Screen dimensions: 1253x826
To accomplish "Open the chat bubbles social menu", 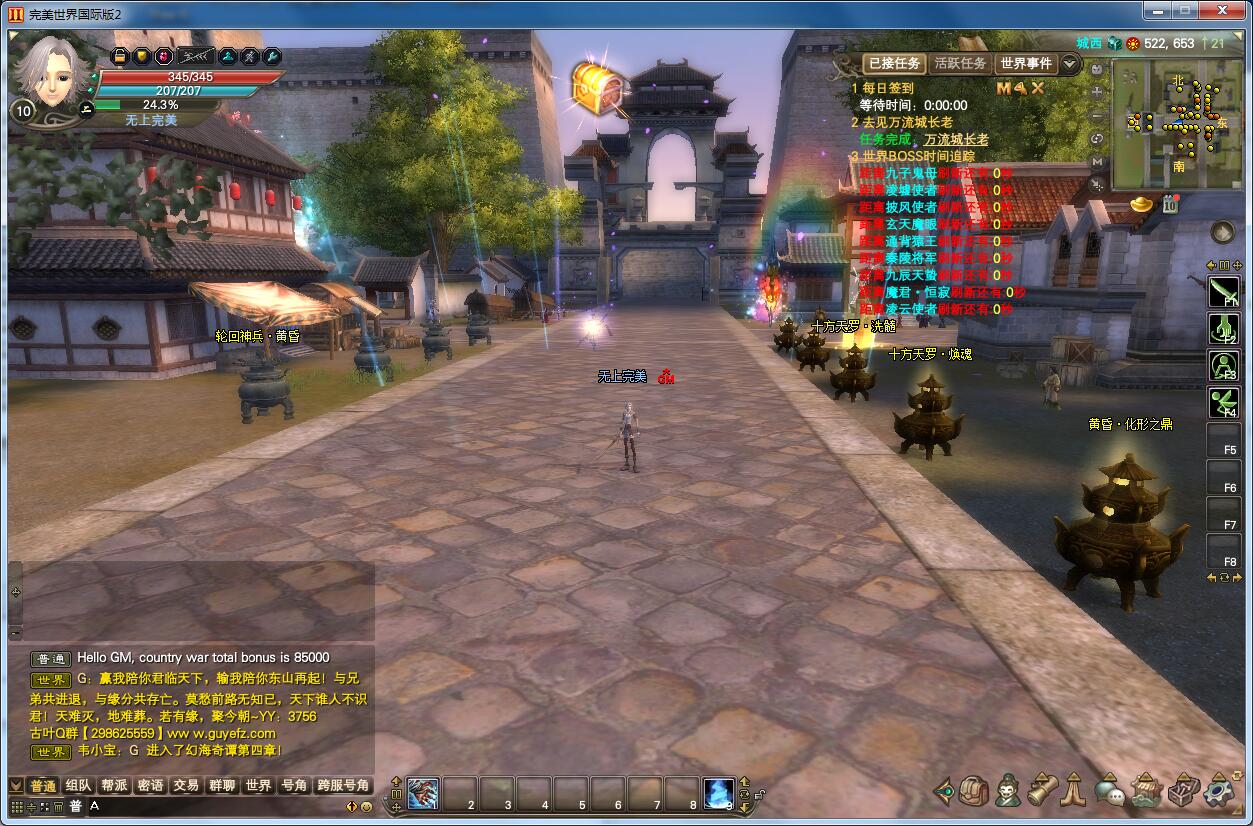I will pos(1109,792).
